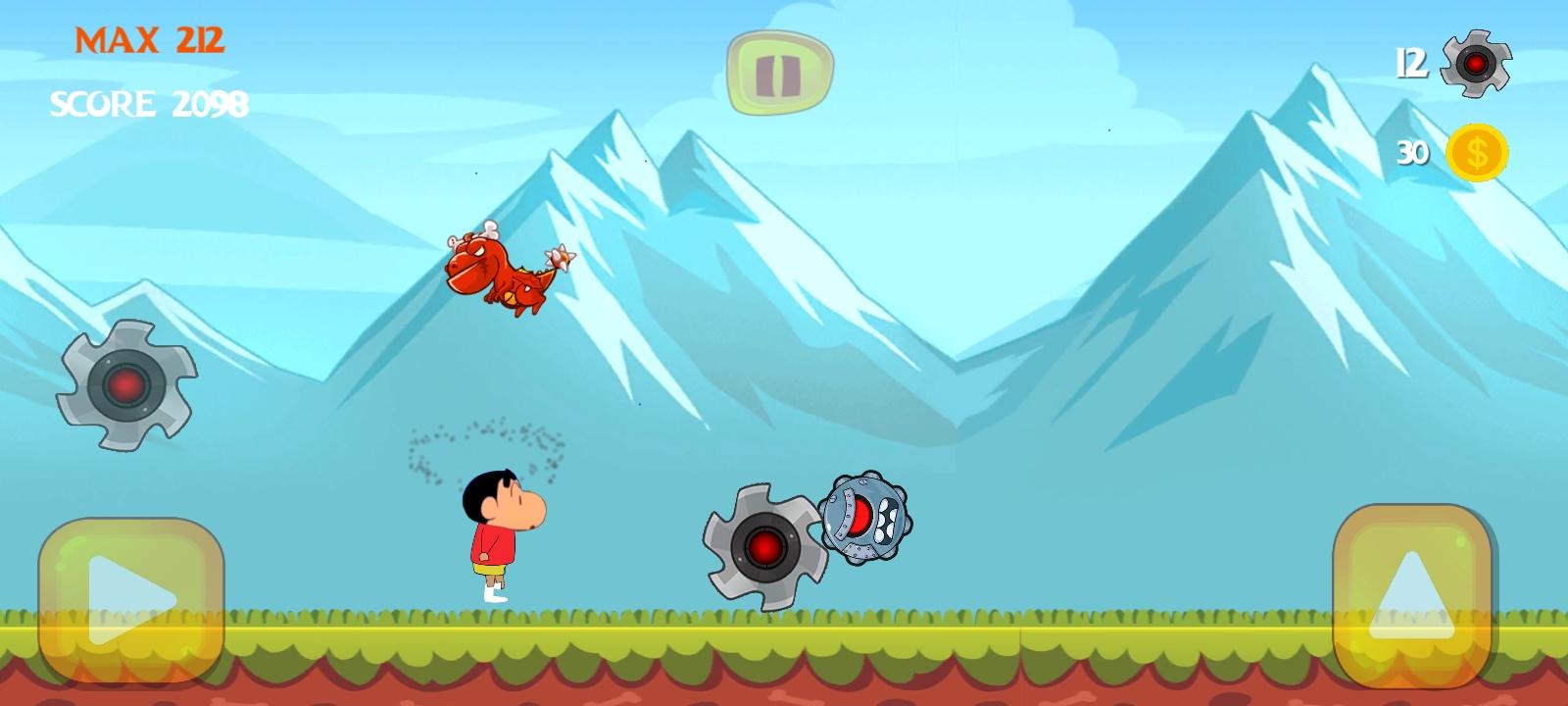This screenshot has width=1568, height=706.
Task: Click the dollar sign inside the coin
Action: point(1478,150)
